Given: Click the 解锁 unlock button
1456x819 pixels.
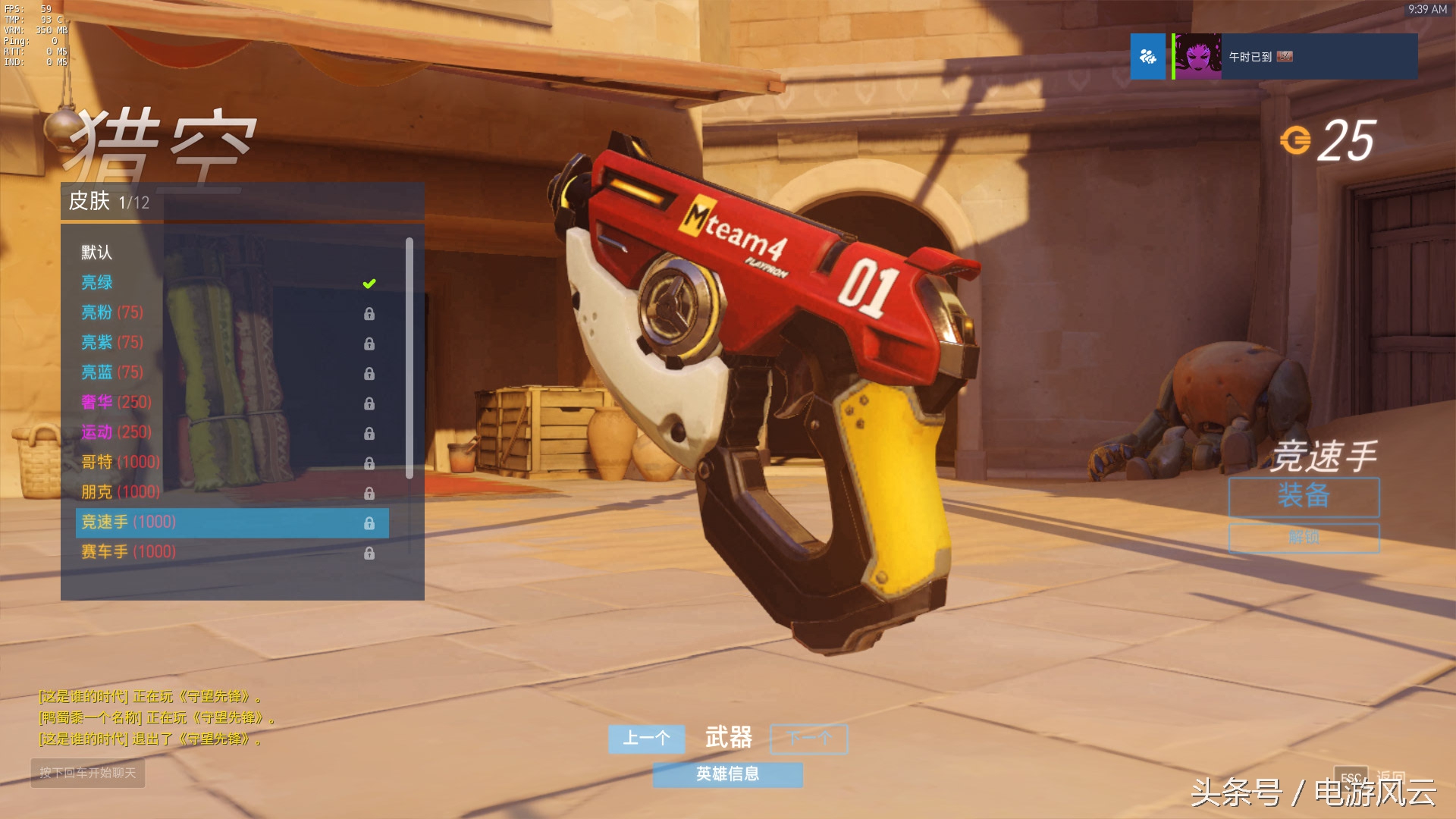Looking at the screenshot, I should click(x=1304, y=538).
